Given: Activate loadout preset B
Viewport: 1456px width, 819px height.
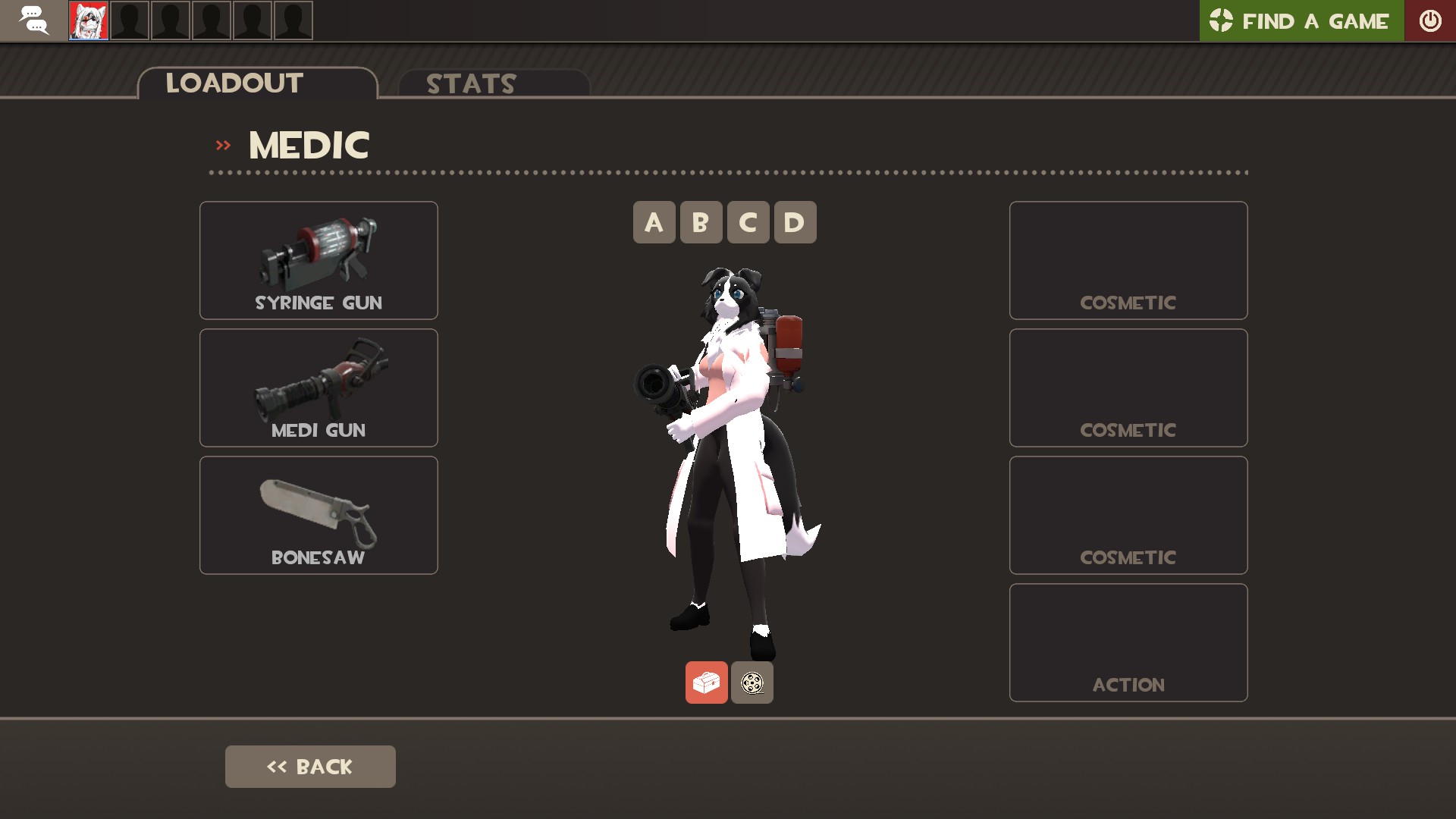Looking at the screenshot, I should click(701, 222).
